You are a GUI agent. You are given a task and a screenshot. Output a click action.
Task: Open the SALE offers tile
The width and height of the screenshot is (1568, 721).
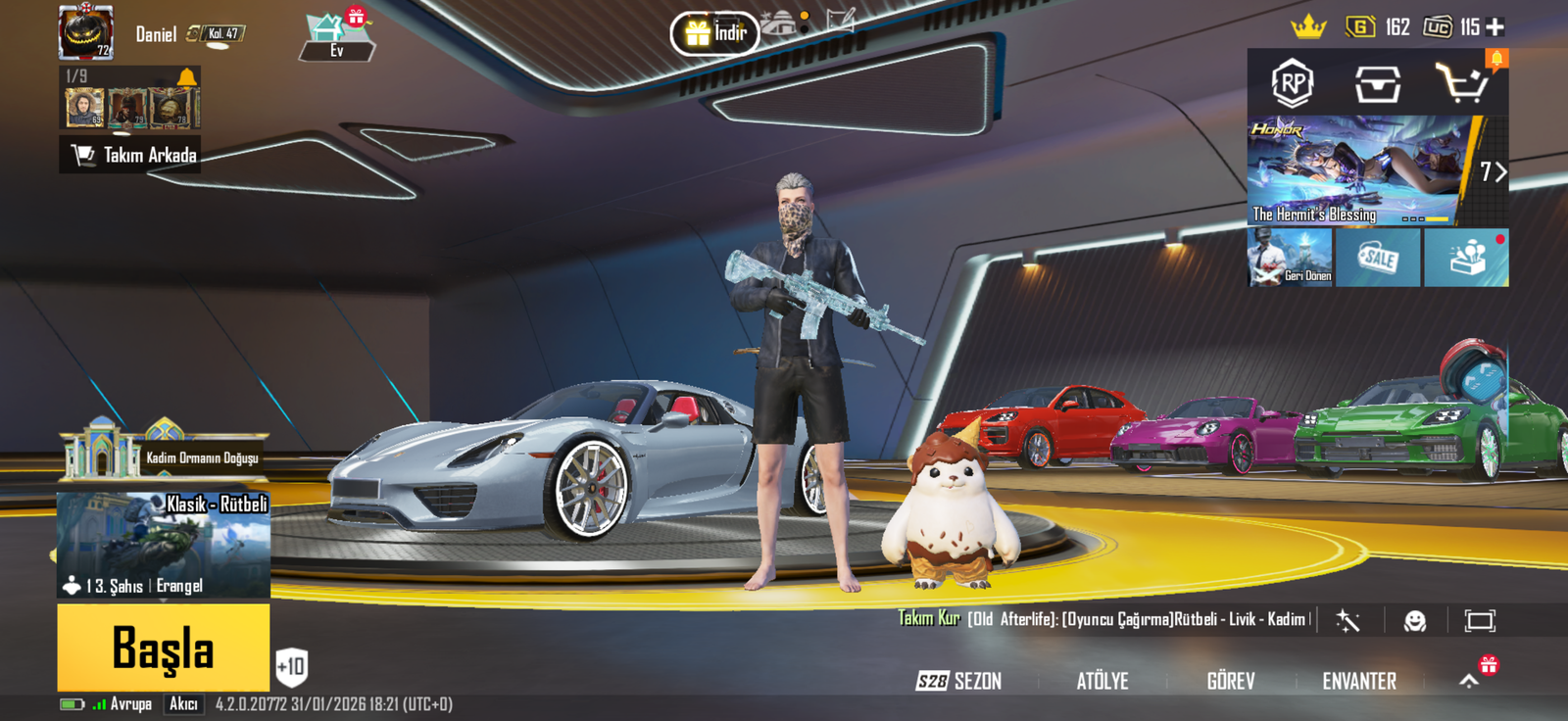pos(1377,258)
